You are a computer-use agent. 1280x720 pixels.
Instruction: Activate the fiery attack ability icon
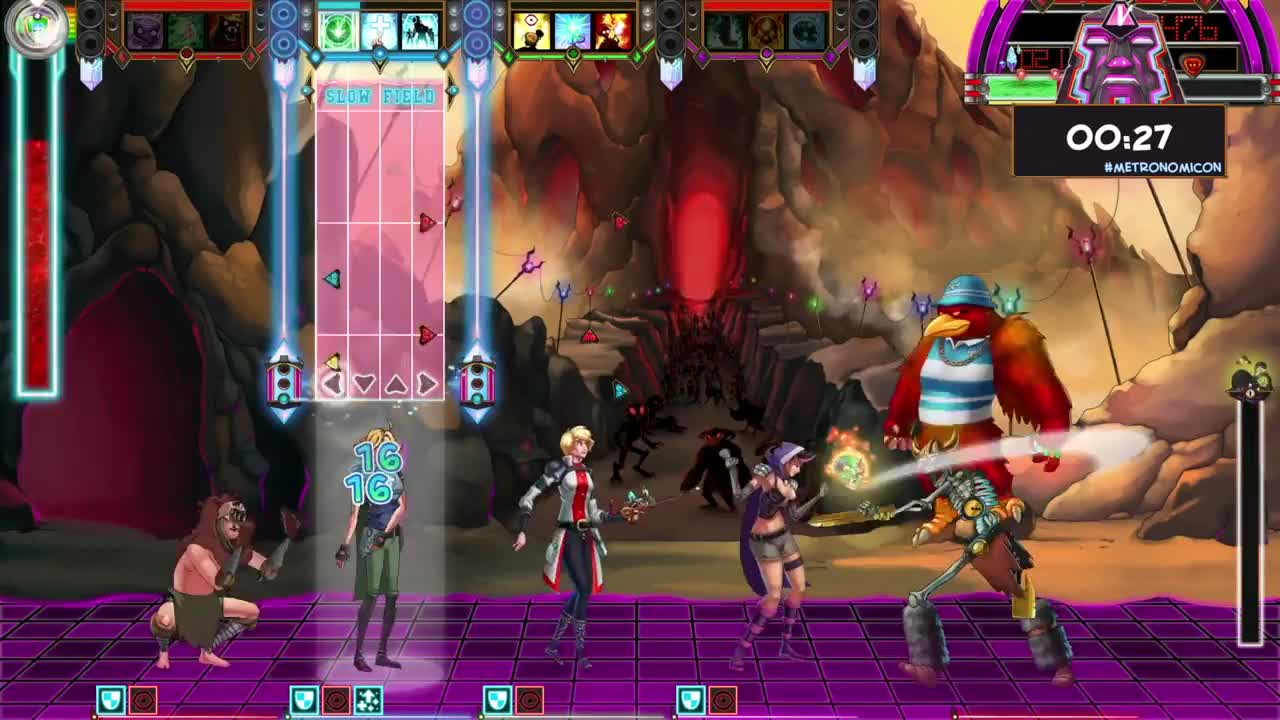tap(612, 30)
